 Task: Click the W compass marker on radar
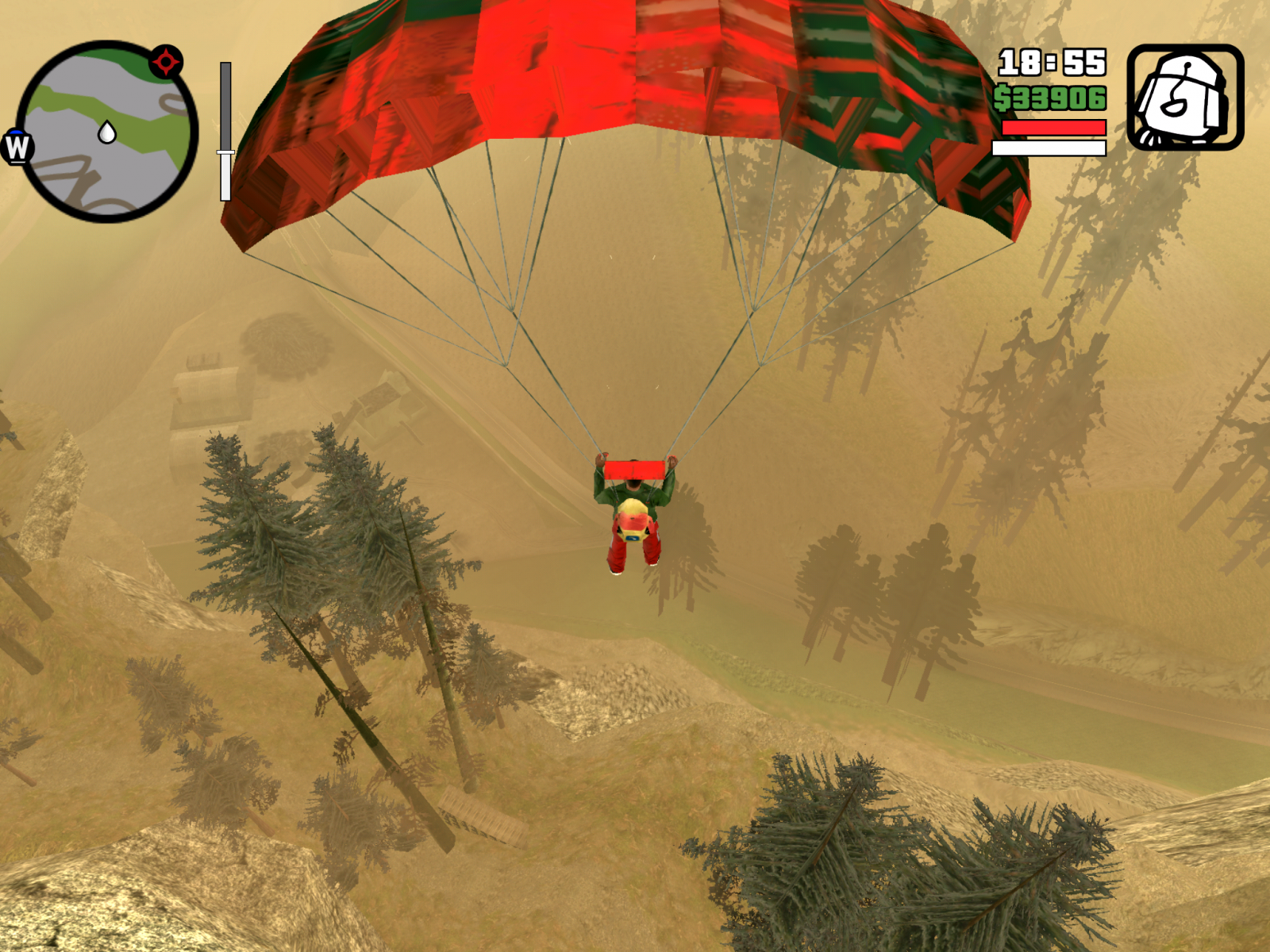[x=17, y=147]
